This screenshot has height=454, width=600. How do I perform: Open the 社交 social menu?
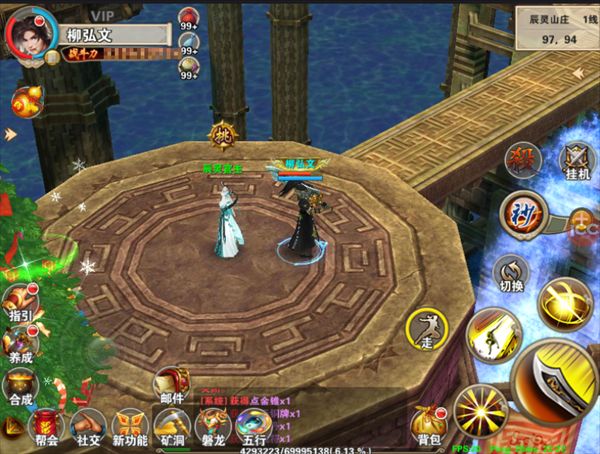coord(88,427)
